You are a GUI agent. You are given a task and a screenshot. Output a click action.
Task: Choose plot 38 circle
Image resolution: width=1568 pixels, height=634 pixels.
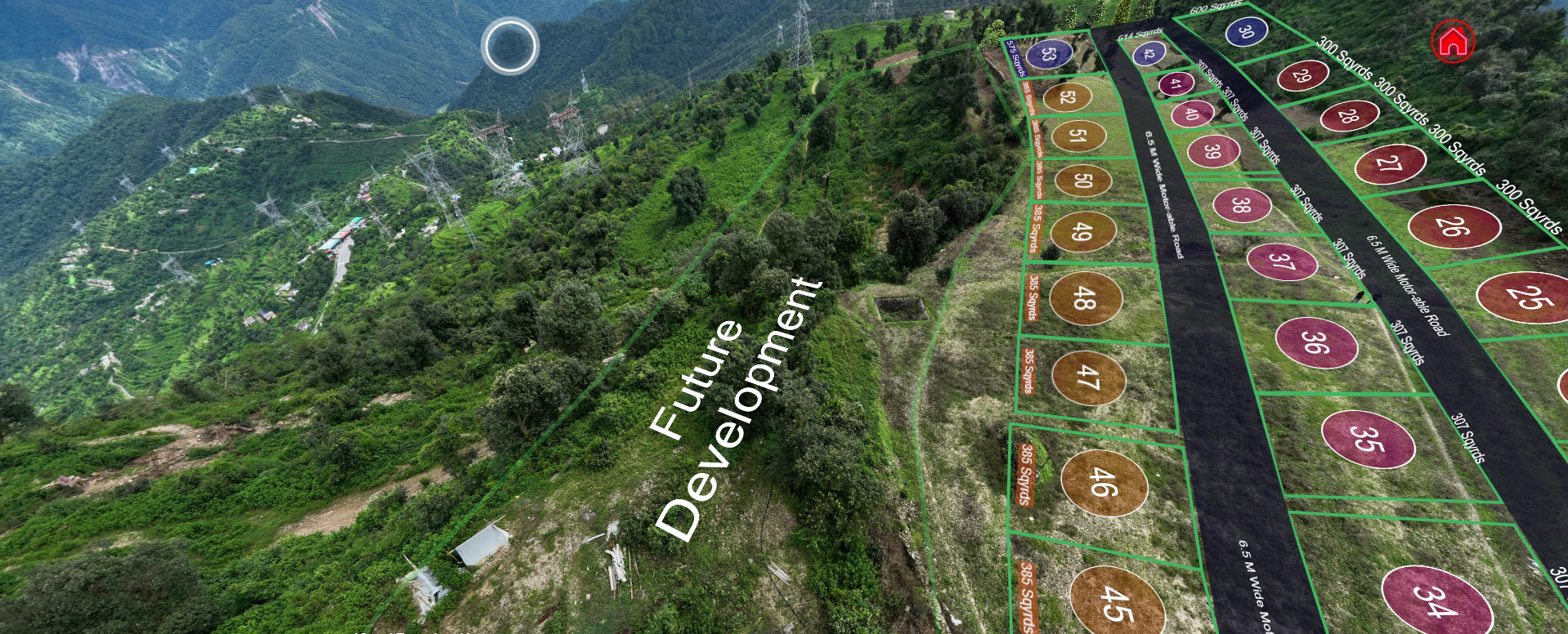1241,204
